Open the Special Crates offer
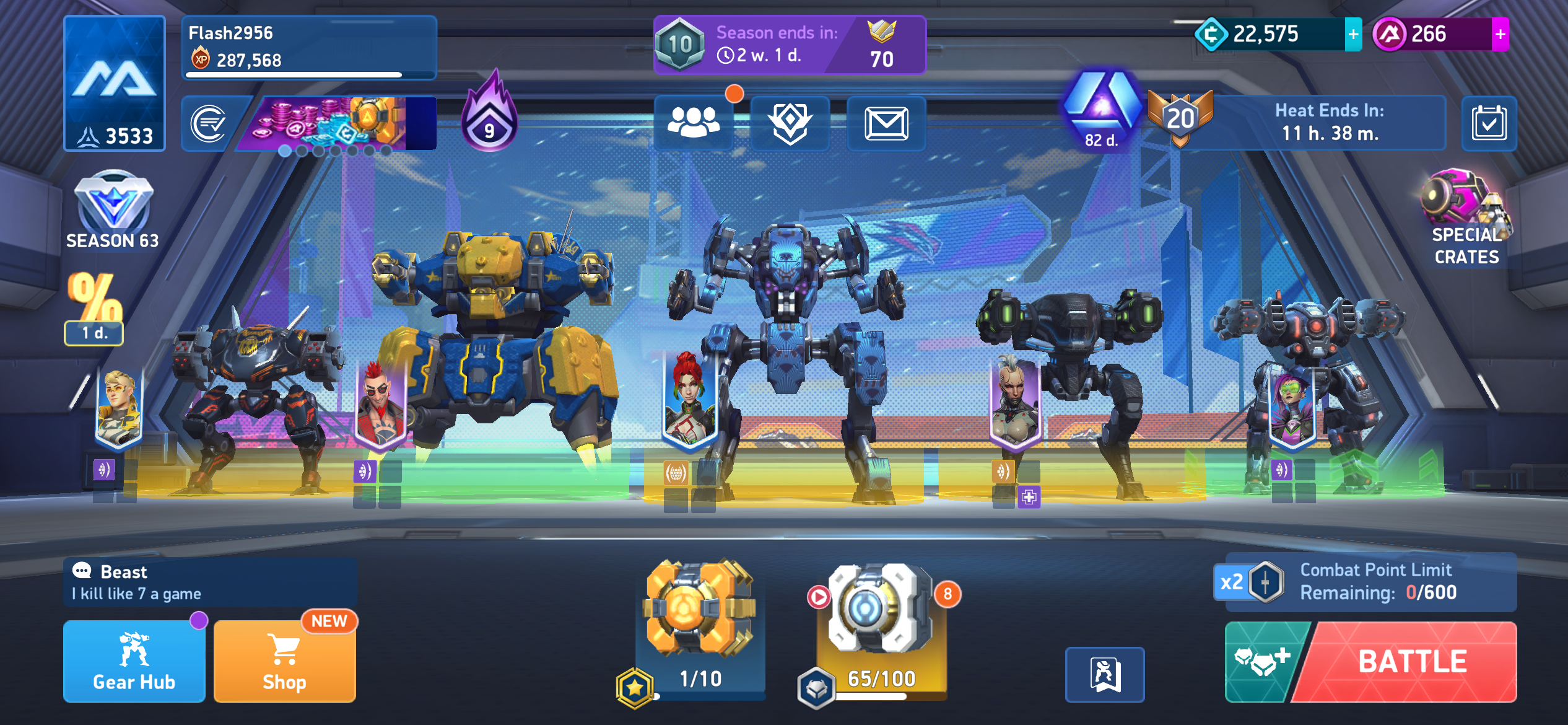The width and height of the screenshot is (1568, 725). 1465,218
